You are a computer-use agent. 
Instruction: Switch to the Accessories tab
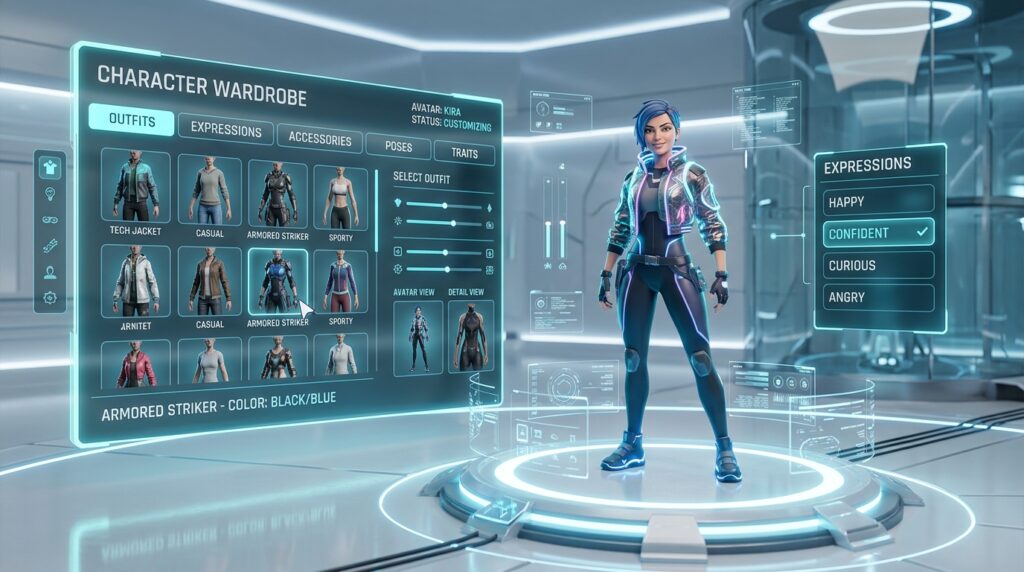(319, 139)
